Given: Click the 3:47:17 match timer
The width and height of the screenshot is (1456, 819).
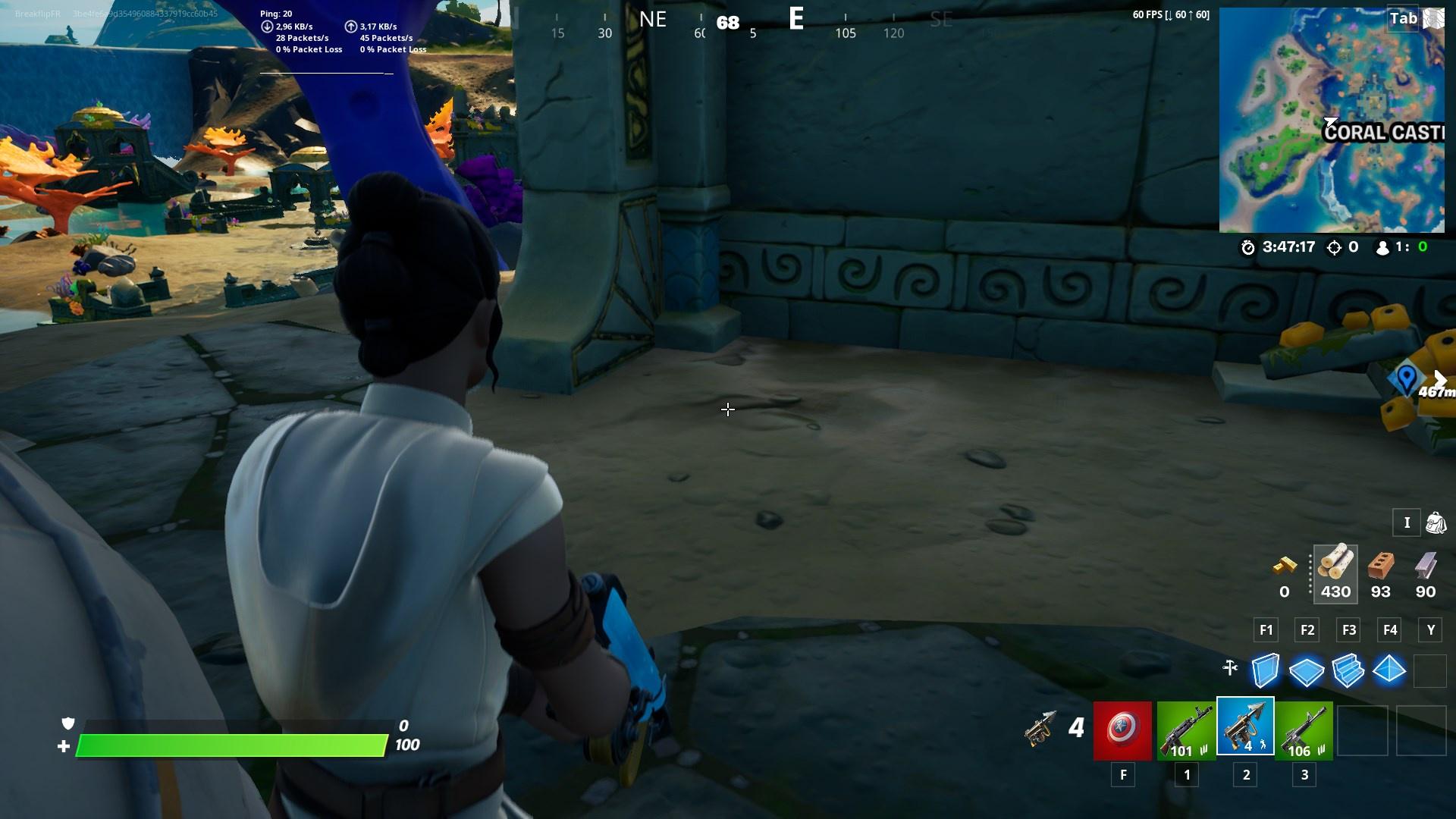Looking at the screenshot, I should tap(1291, 246).
